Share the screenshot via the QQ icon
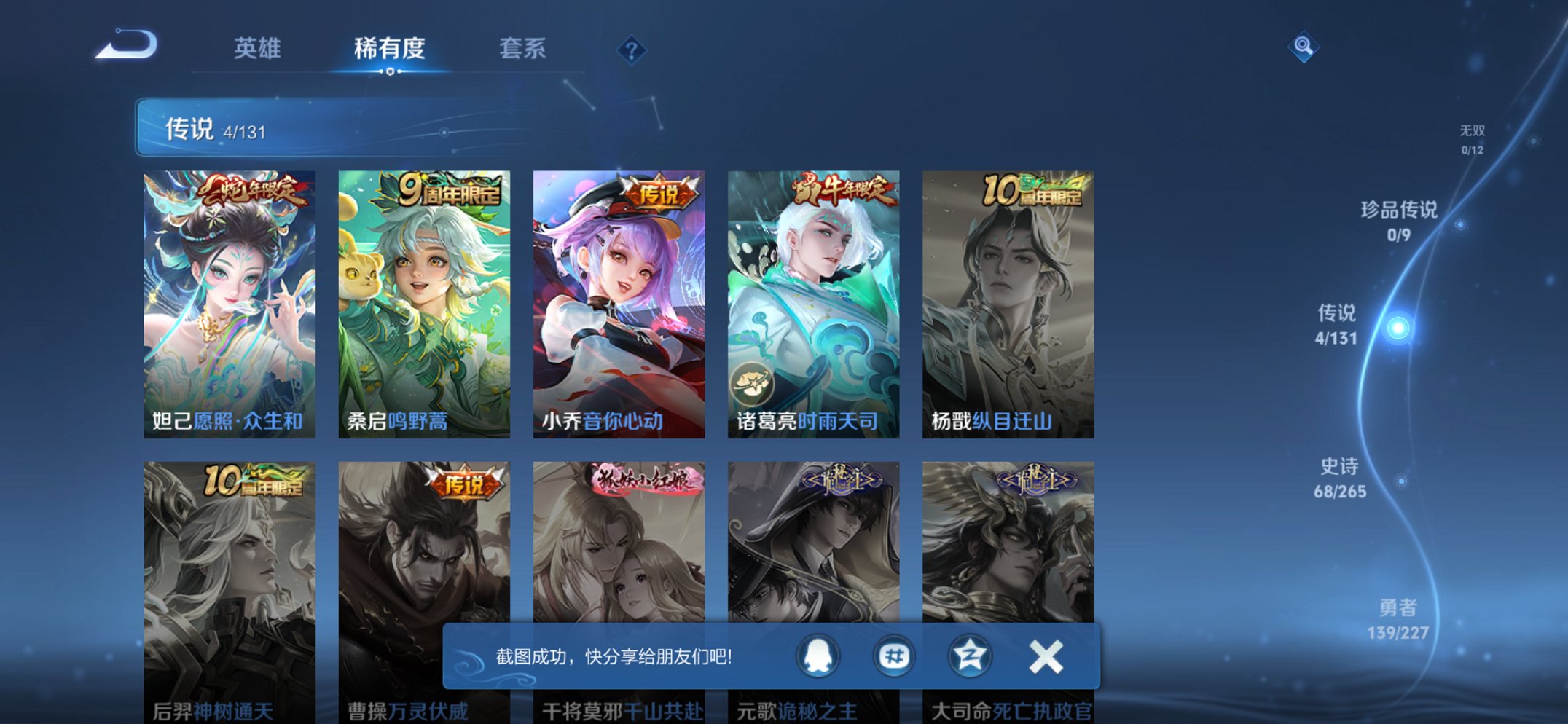Screen dimensions: 1568x724 pos(819,656)
